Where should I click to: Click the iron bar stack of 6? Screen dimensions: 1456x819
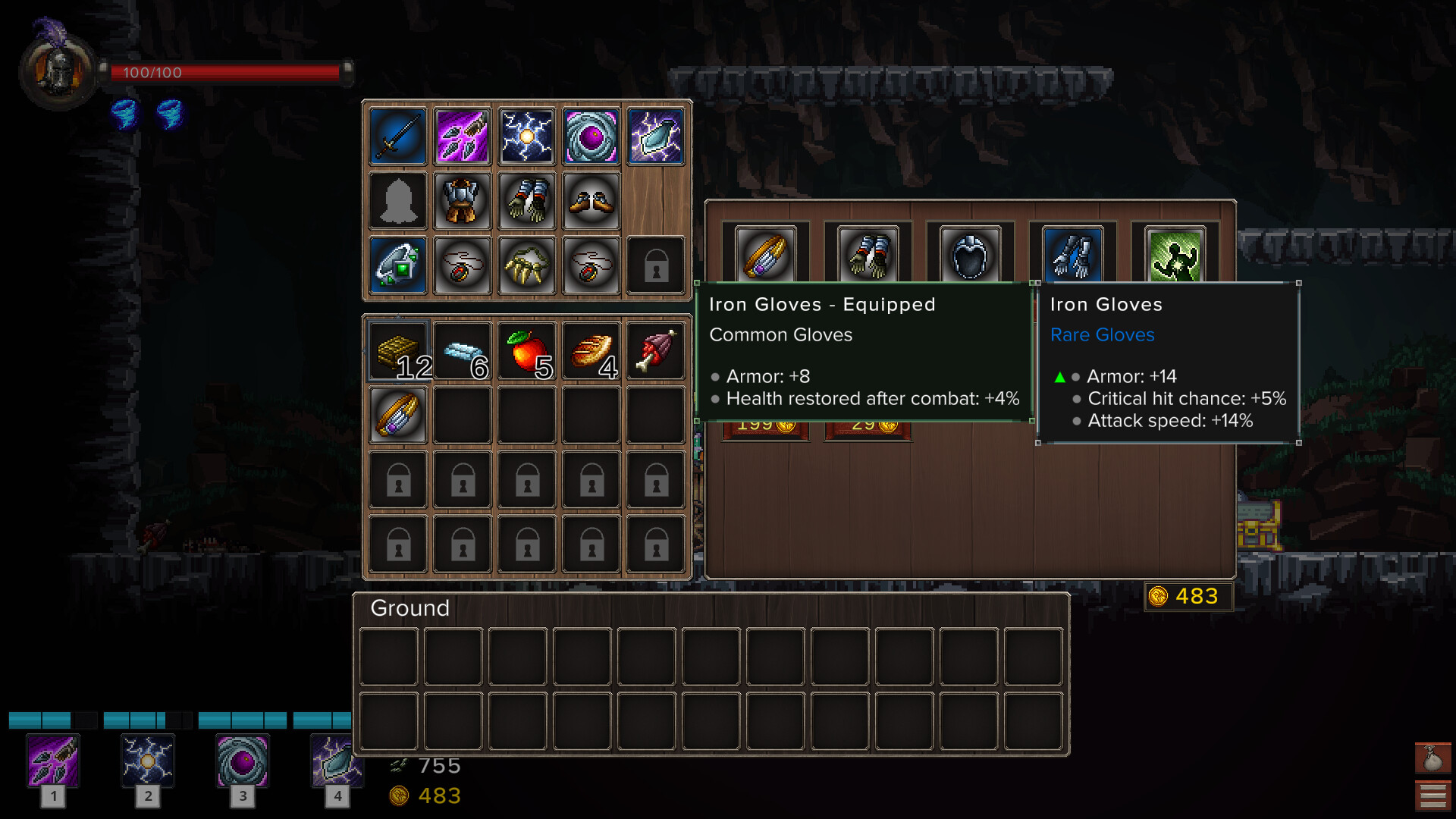[462, 350]
